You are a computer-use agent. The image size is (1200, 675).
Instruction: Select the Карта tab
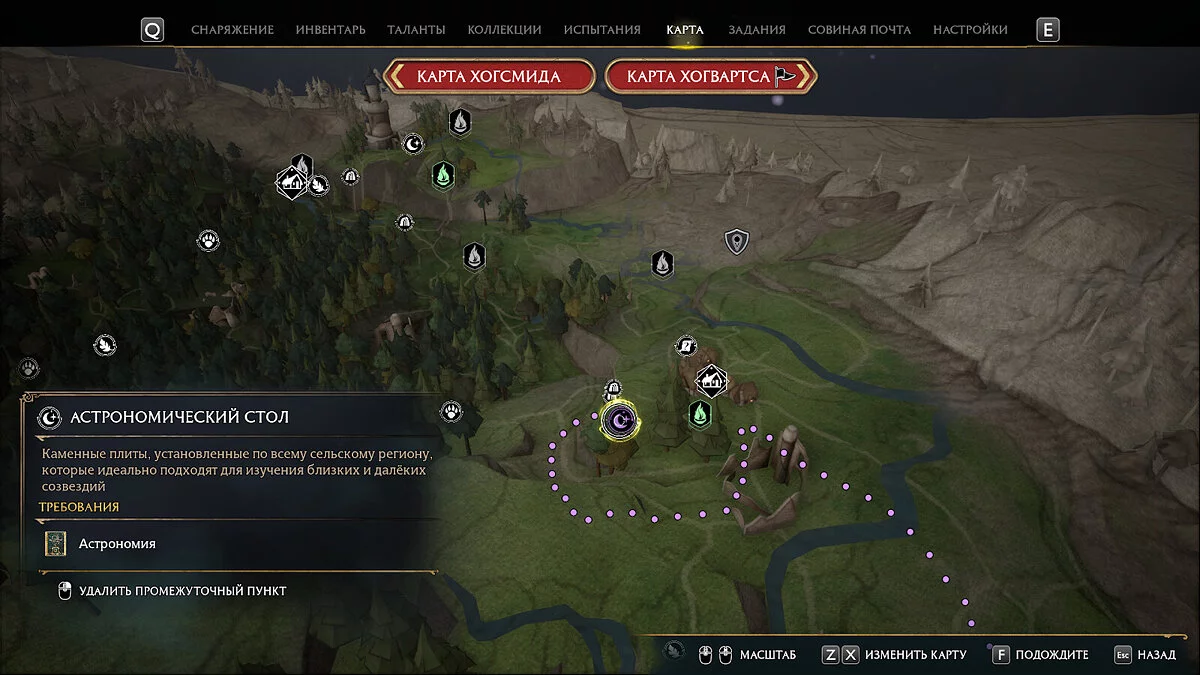click(x=685, y=30)
